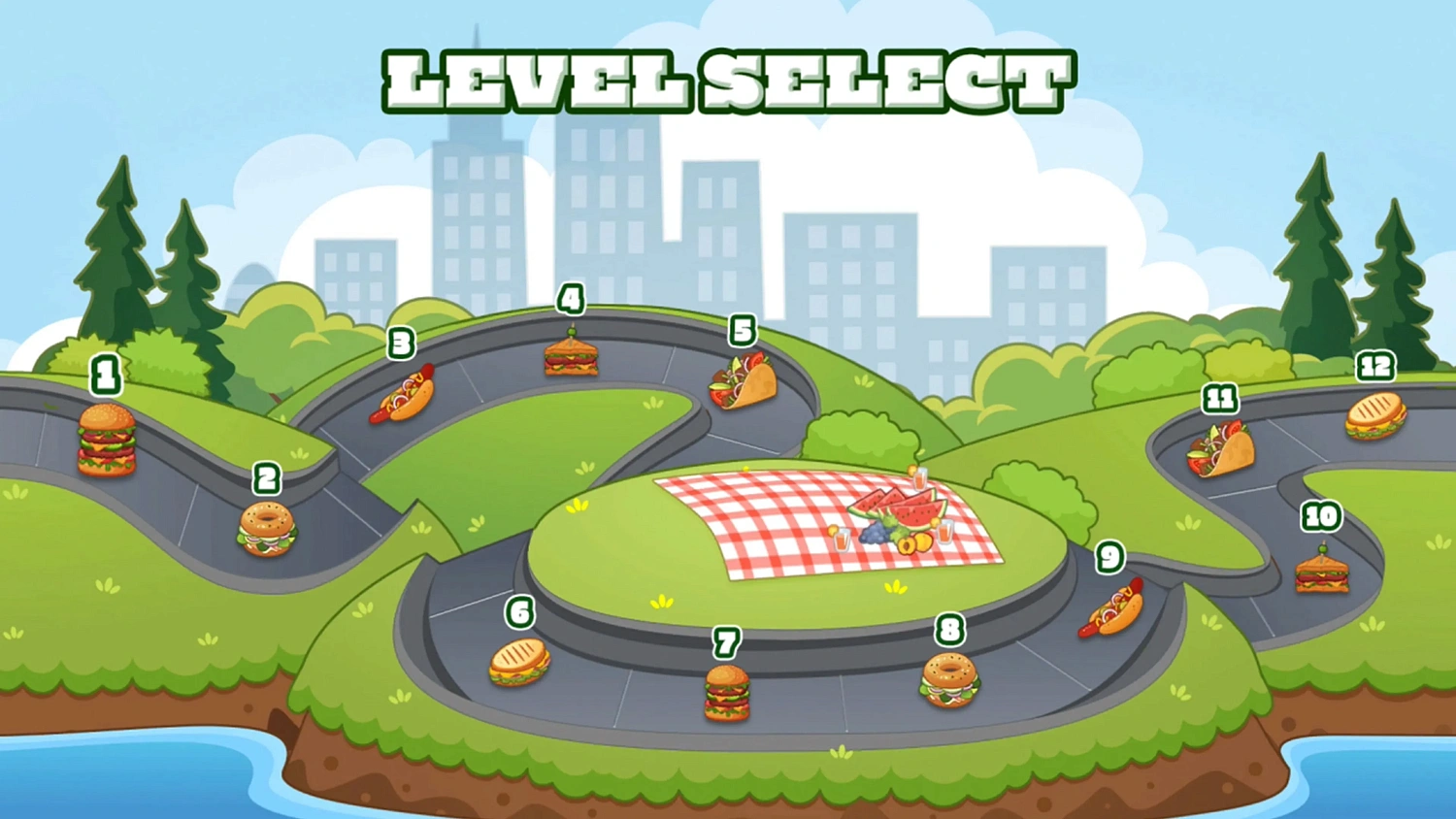The height and width of the screenshot is (819, 1456).
Task: Click the green number 1 badge
Action: [x=105, y=376]
